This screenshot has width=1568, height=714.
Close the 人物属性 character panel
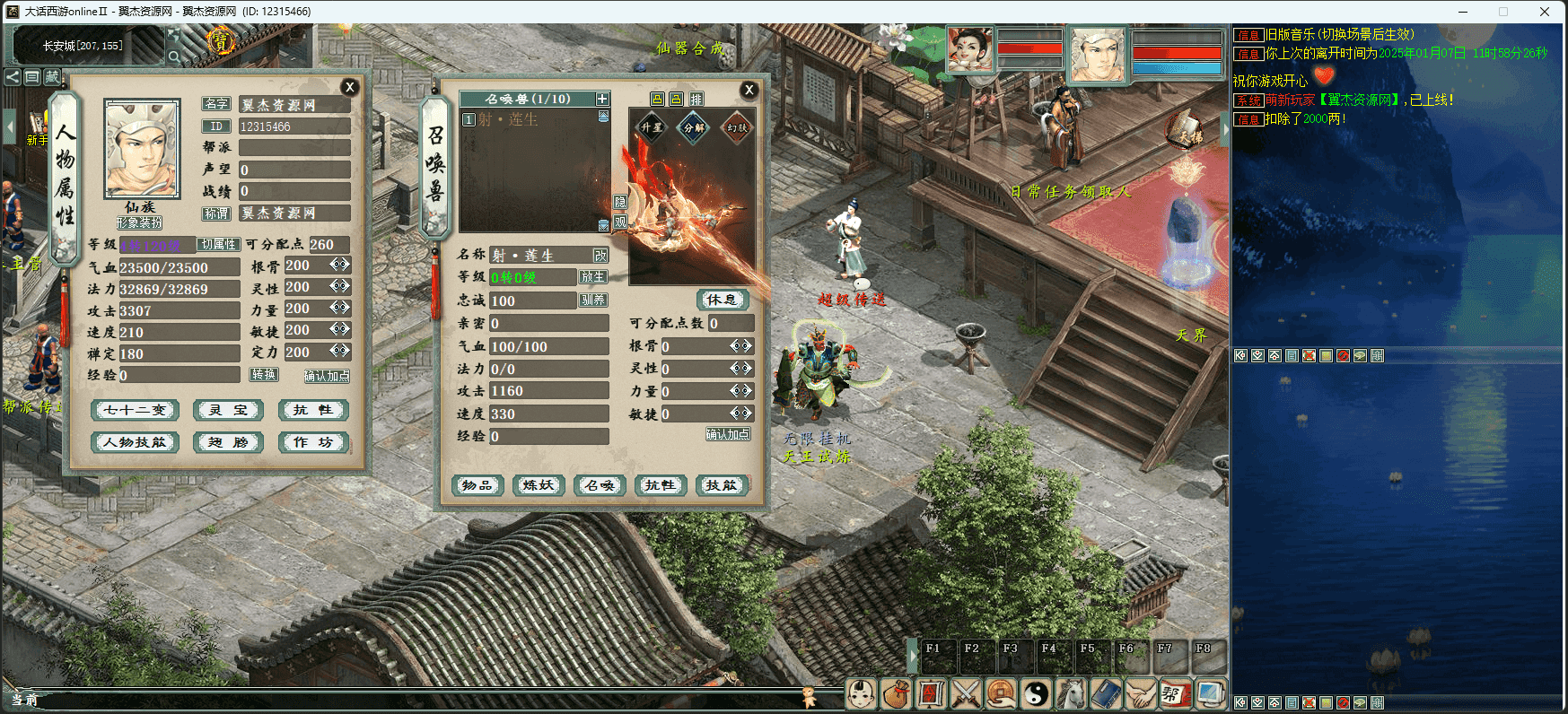click(350, 87)
